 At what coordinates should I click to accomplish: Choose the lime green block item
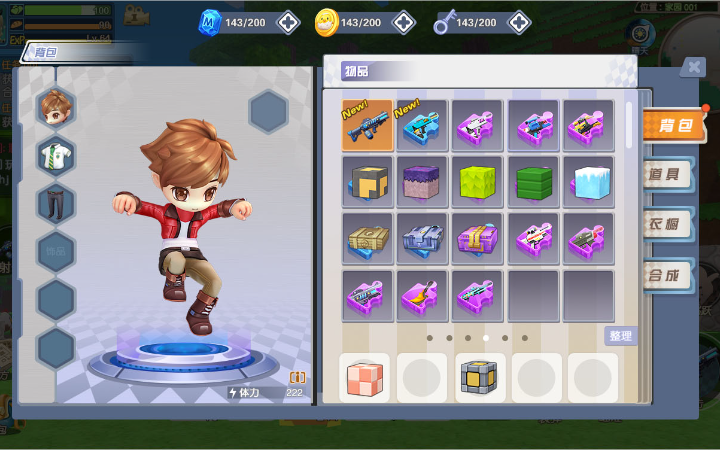[477, 182]
